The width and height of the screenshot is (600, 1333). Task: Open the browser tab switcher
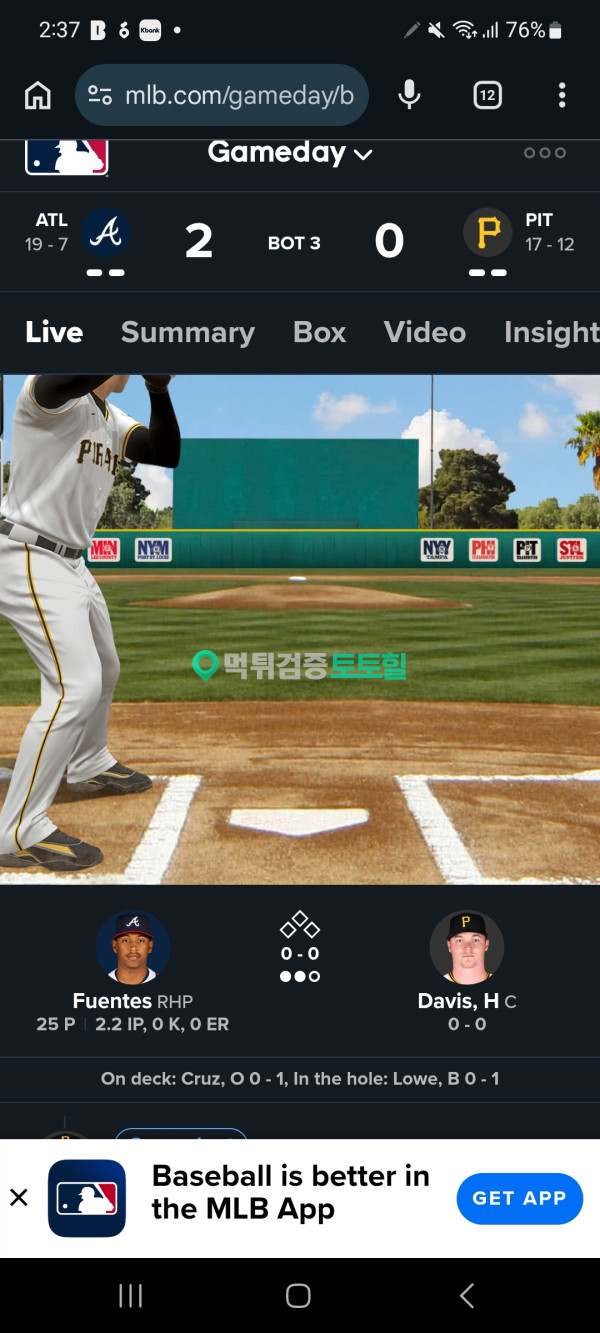pos(487,95)
